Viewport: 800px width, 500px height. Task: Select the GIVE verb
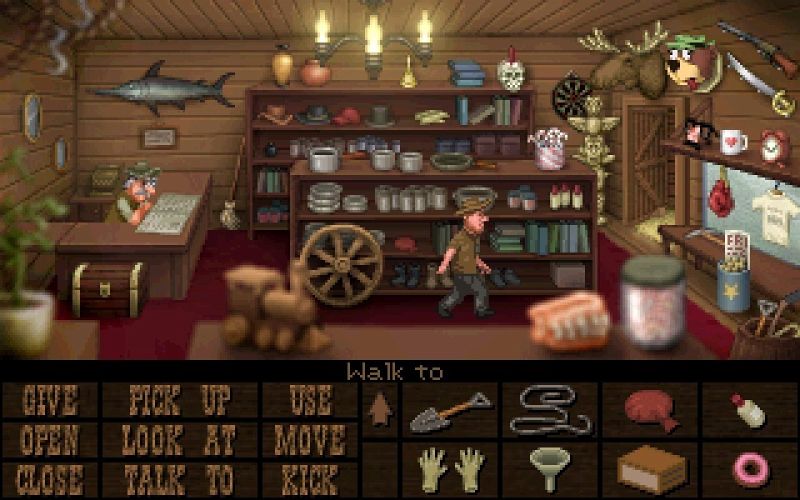49,401
